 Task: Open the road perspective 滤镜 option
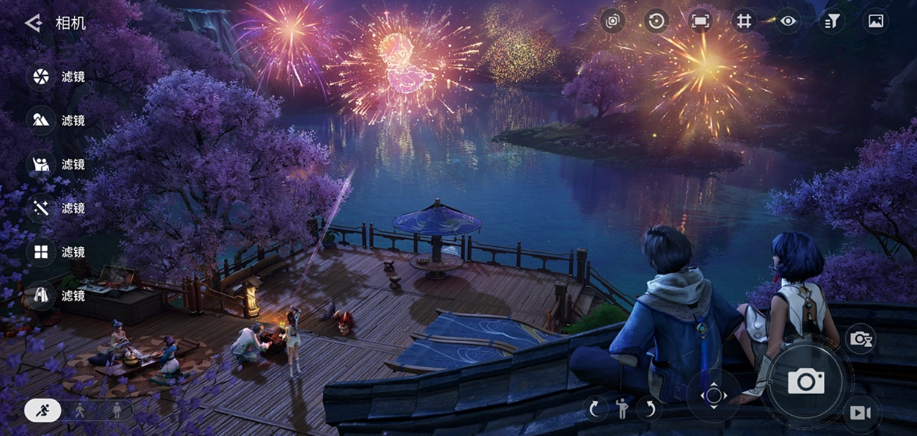pyautogui.click(x=41, y=295)
